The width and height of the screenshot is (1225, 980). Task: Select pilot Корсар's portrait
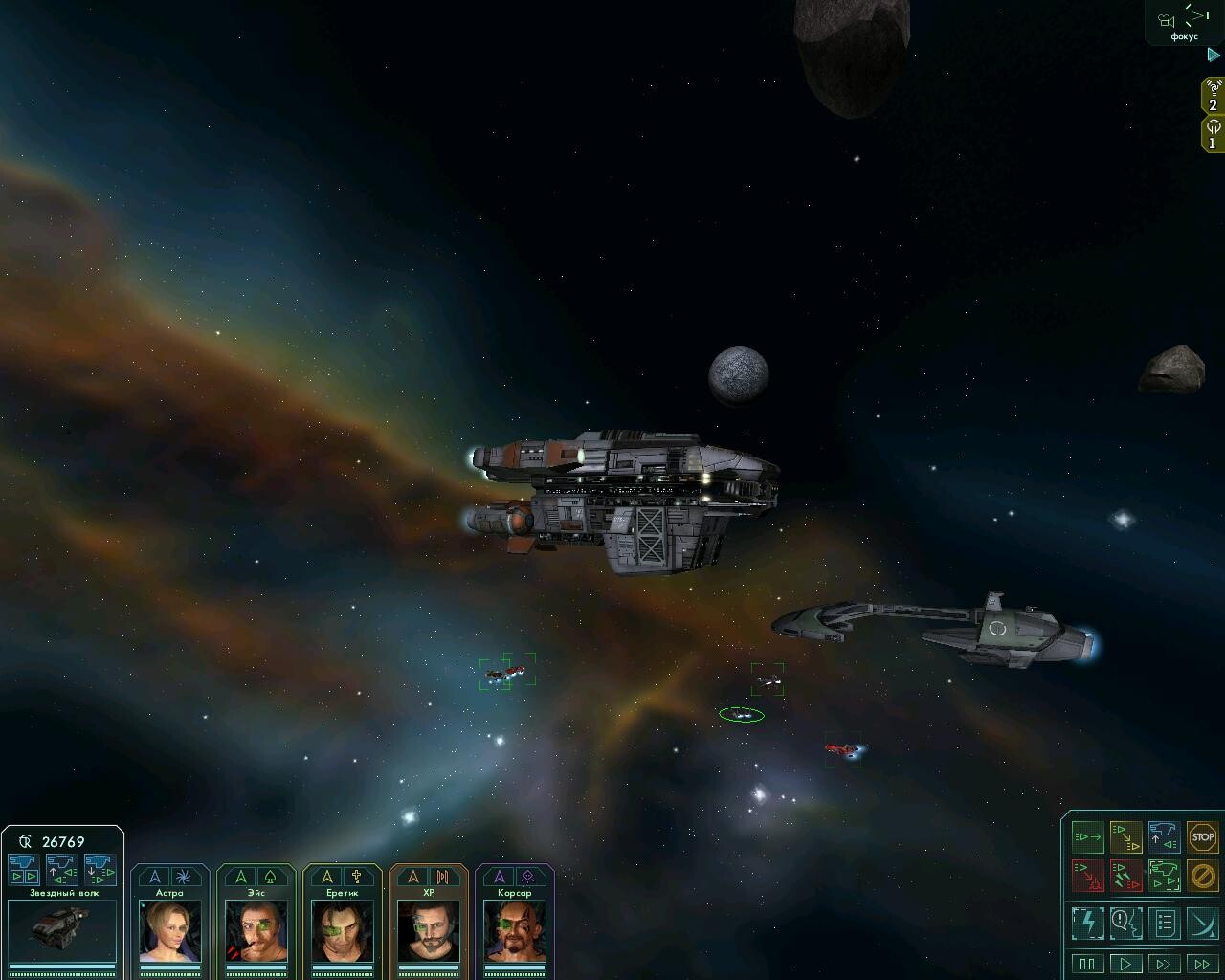pyautogui.click(x=514, y=929)
